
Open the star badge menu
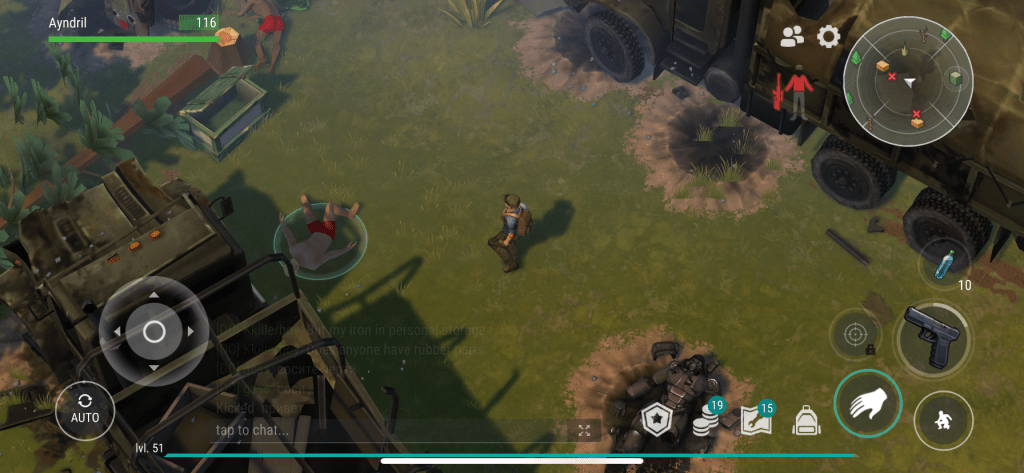[x=655, y=419]
